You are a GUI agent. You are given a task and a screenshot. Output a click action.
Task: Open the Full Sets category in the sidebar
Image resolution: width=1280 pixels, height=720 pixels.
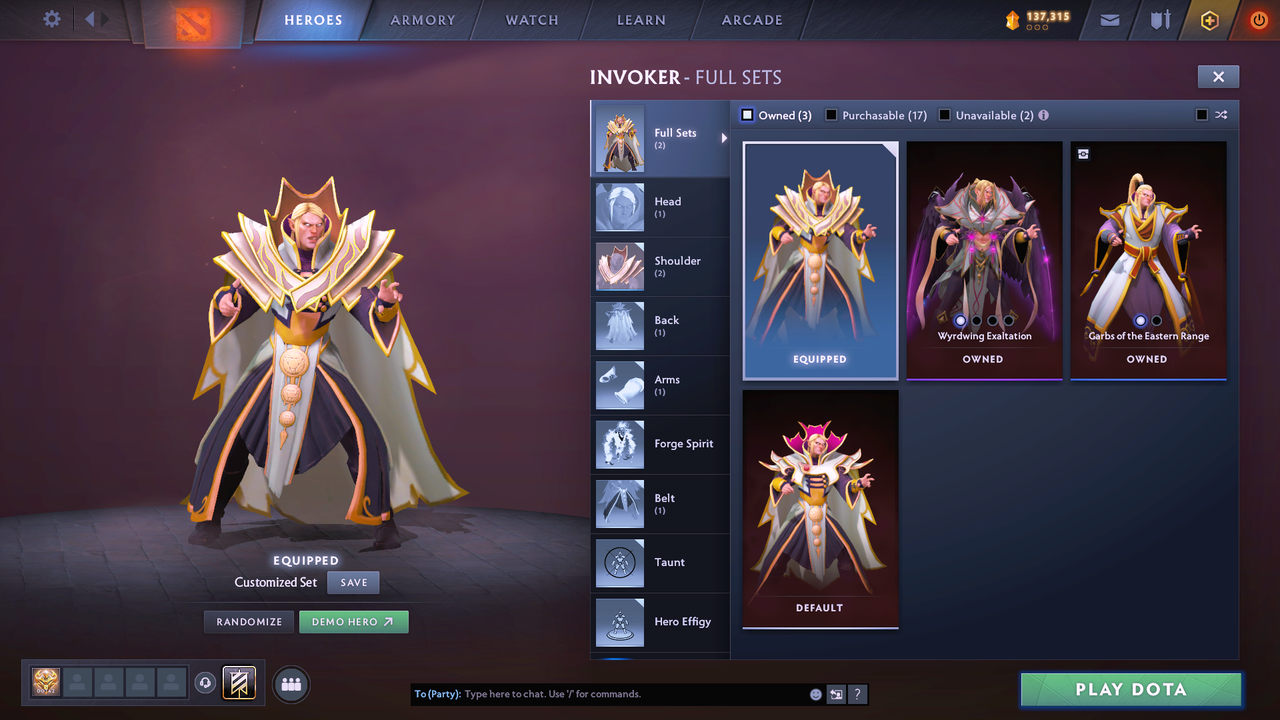[x=660, y=139]
